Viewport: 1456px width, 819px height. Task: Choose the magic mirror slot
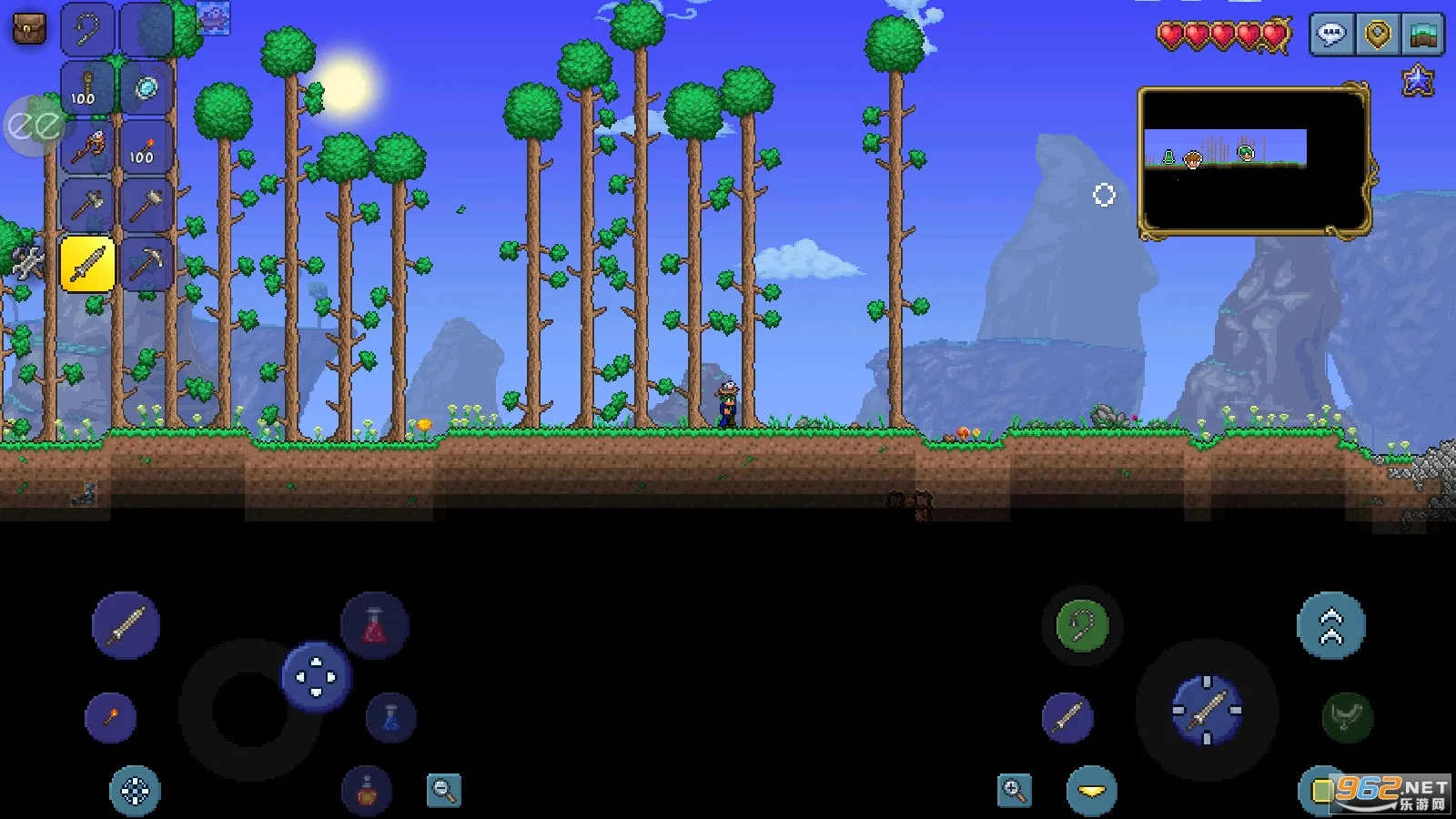pyautogui.click(x=146, y=89)
